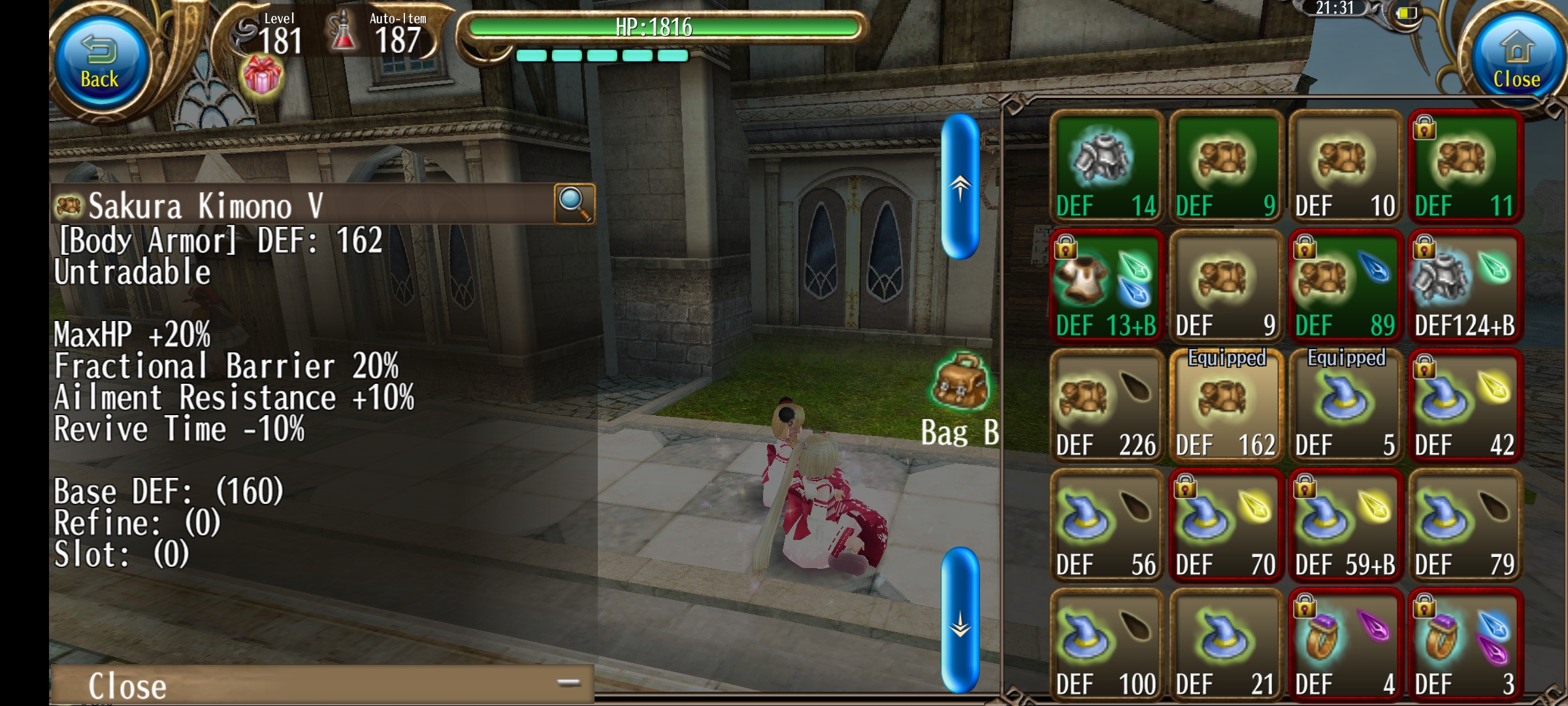Select the DEF 100 hat slot

[x=1106, y=645]
